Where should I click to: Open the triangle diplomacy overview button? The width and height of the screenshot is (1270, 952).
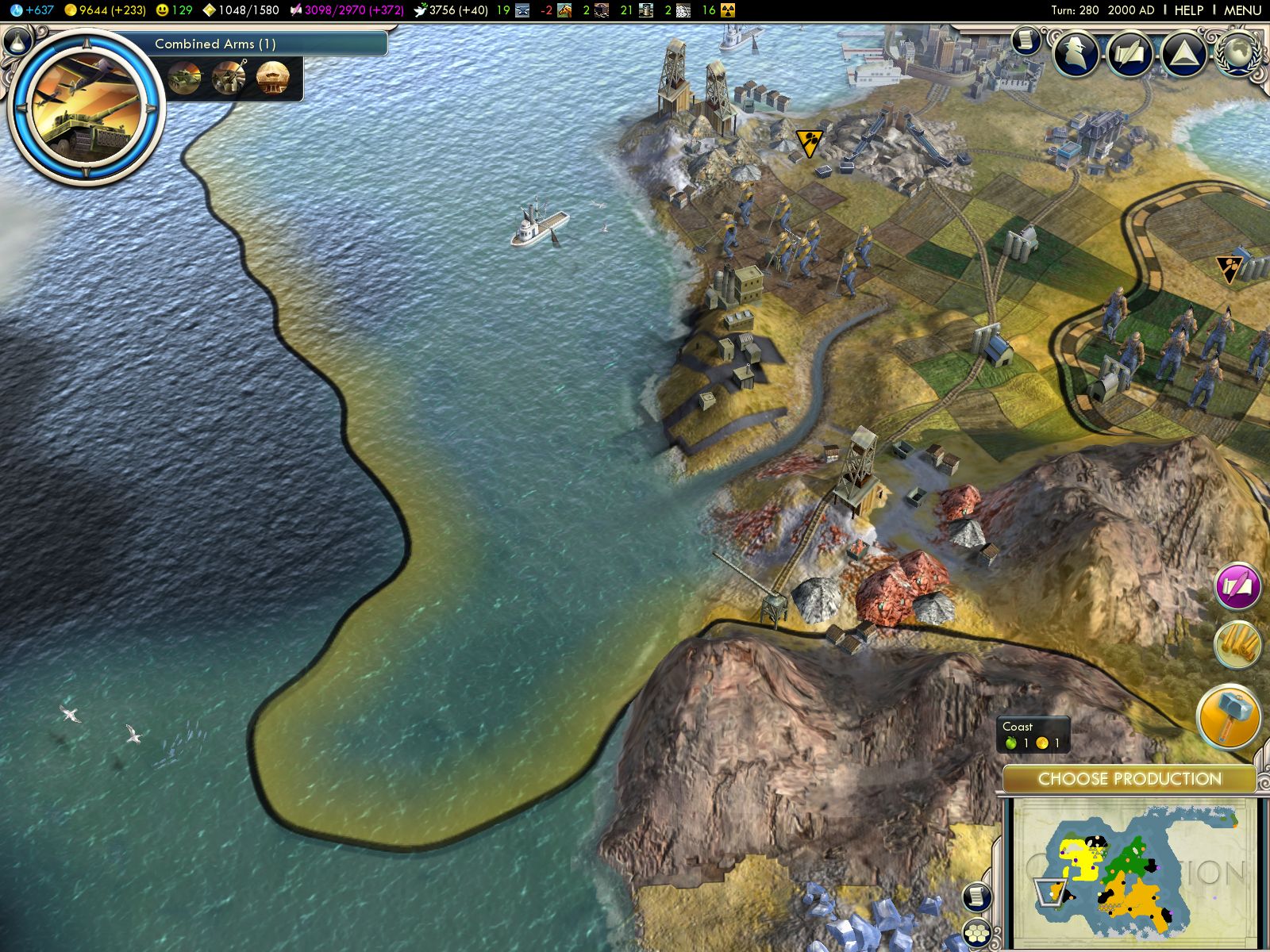(x=1183, y=52)
